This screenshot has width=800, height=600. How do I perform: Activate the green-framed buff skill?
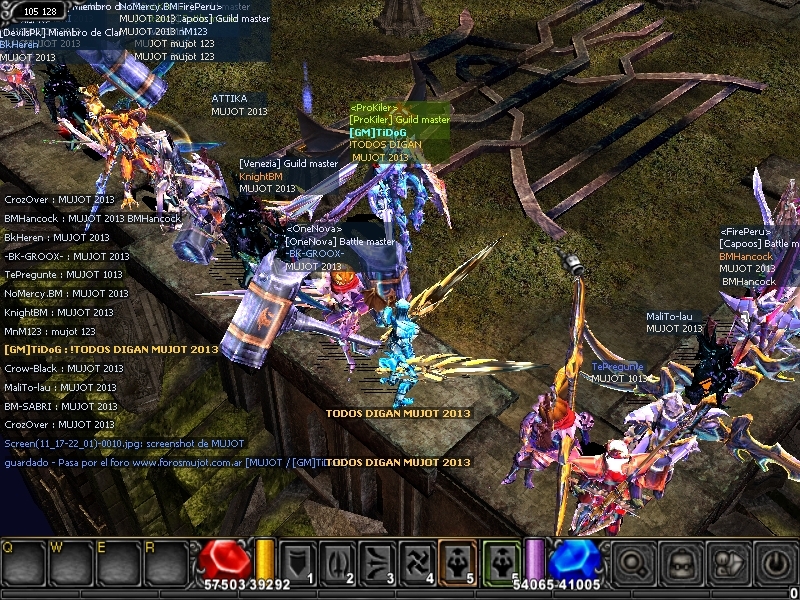click(500, 562)
